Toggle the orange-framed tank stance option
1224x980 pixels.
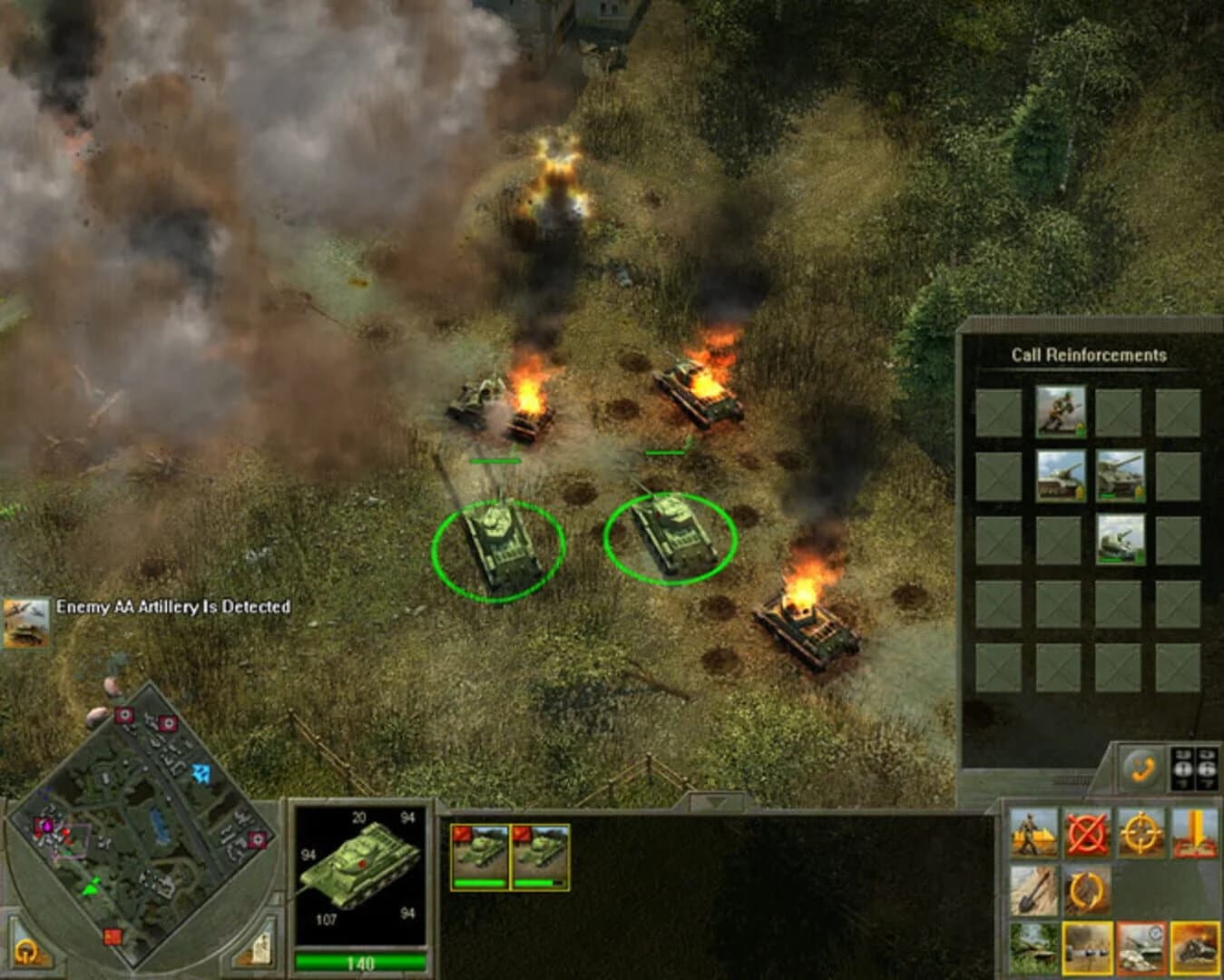pyautogui.click(x=1140, y=949)
